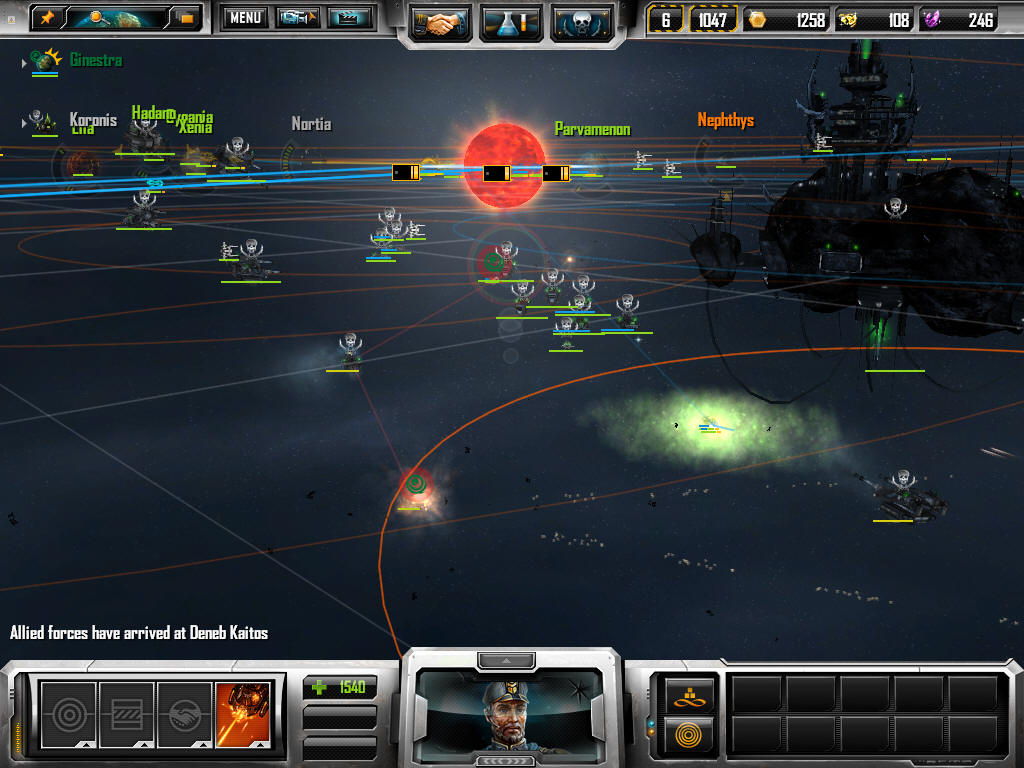The width and height of the screenshot is (1024, 768).
Task: Open the research flask screen
Action: pyautogui.click(x=510, y=21)
